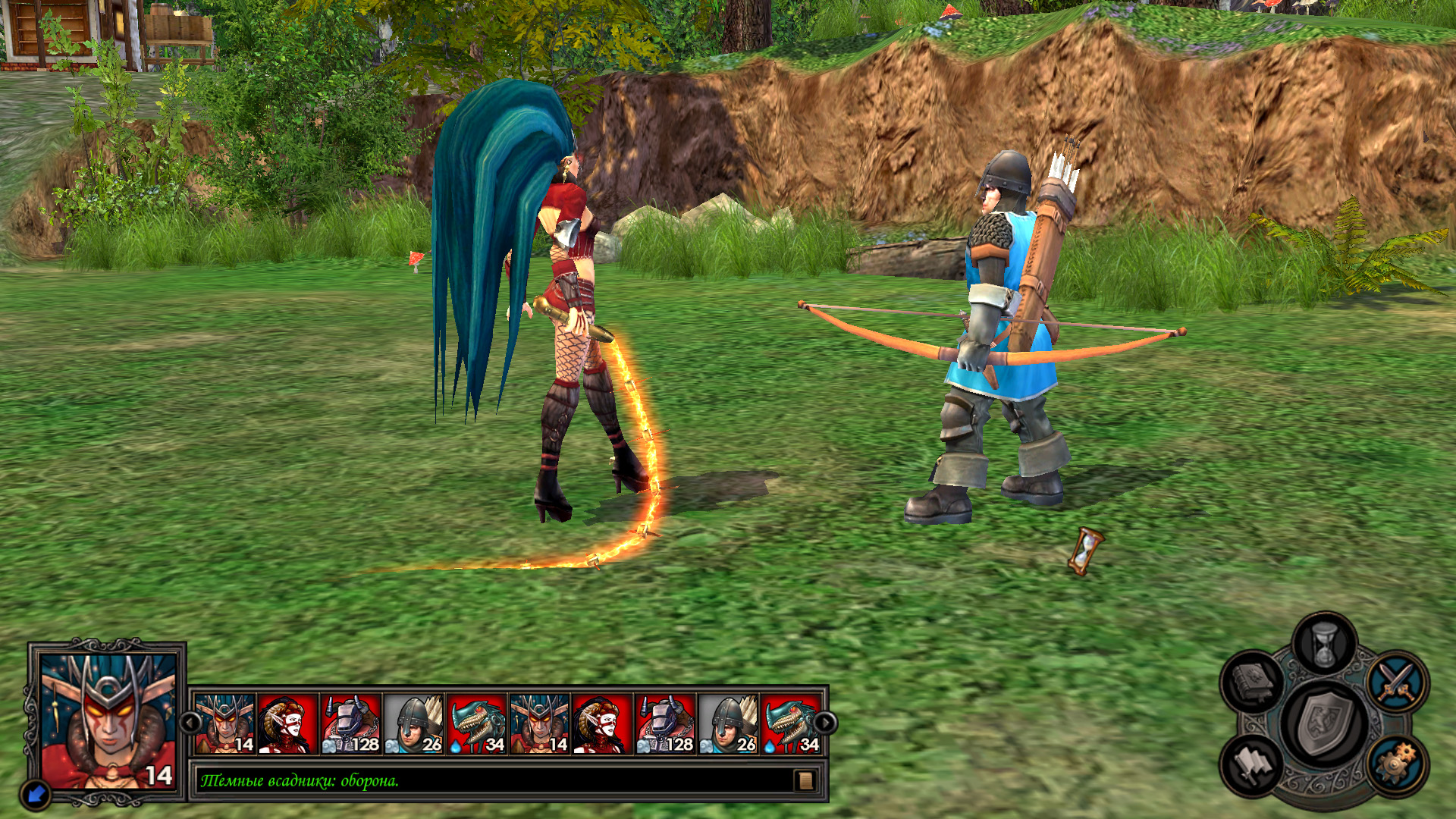Click the blue arrow button beside the portrait
Screen dimensions: 1456x819
[36, 793]
